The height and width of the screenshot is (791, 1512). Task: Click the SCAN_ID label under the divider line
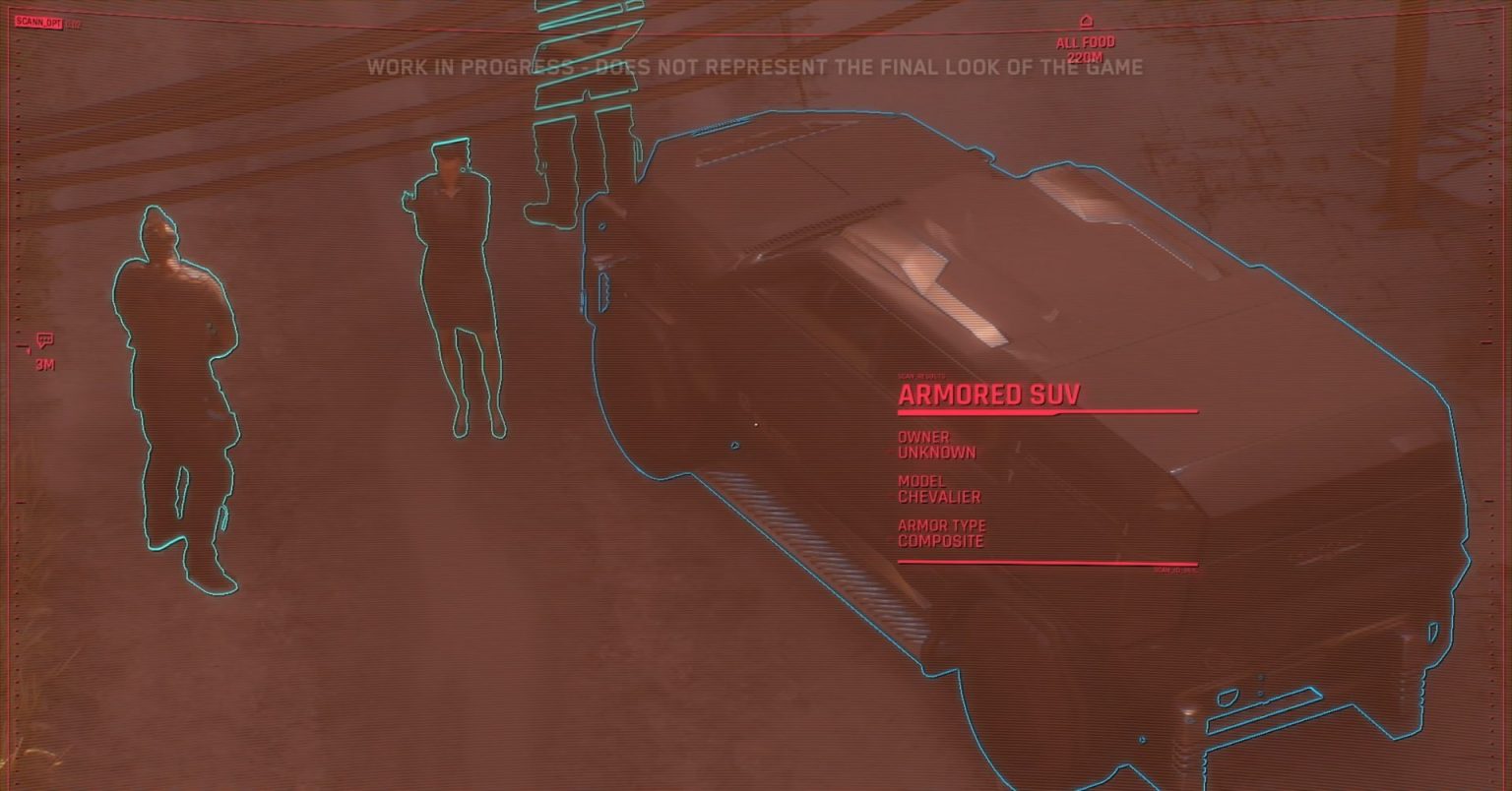[x=1173, y=571]
